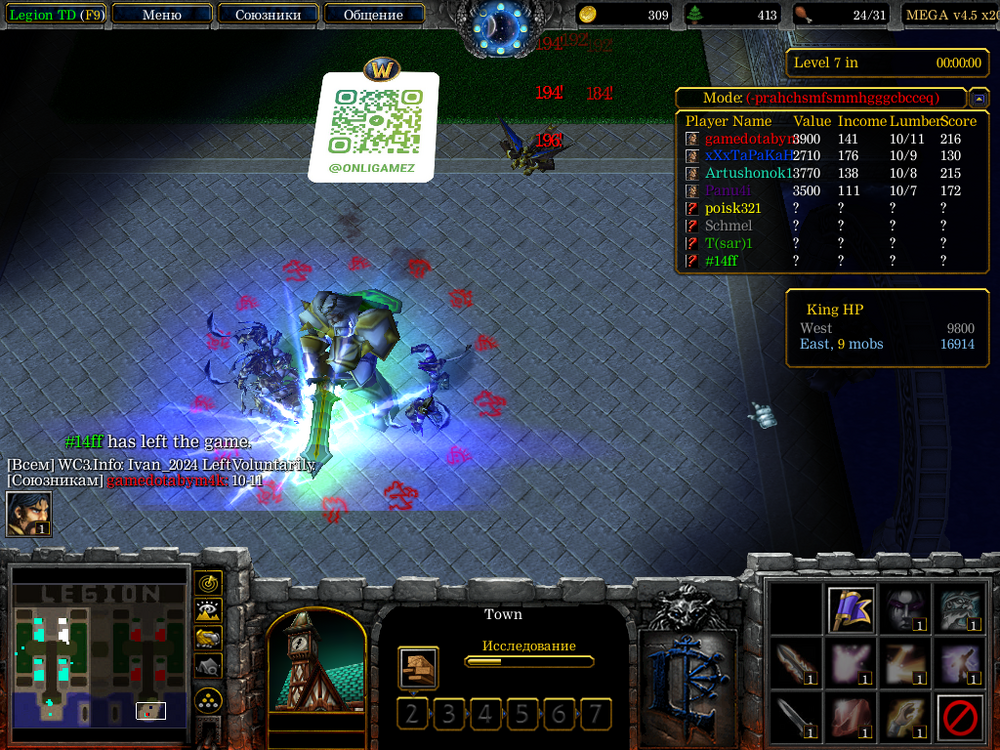
Task: Toggle the minimap terrain display button
Action: (208, 609)
